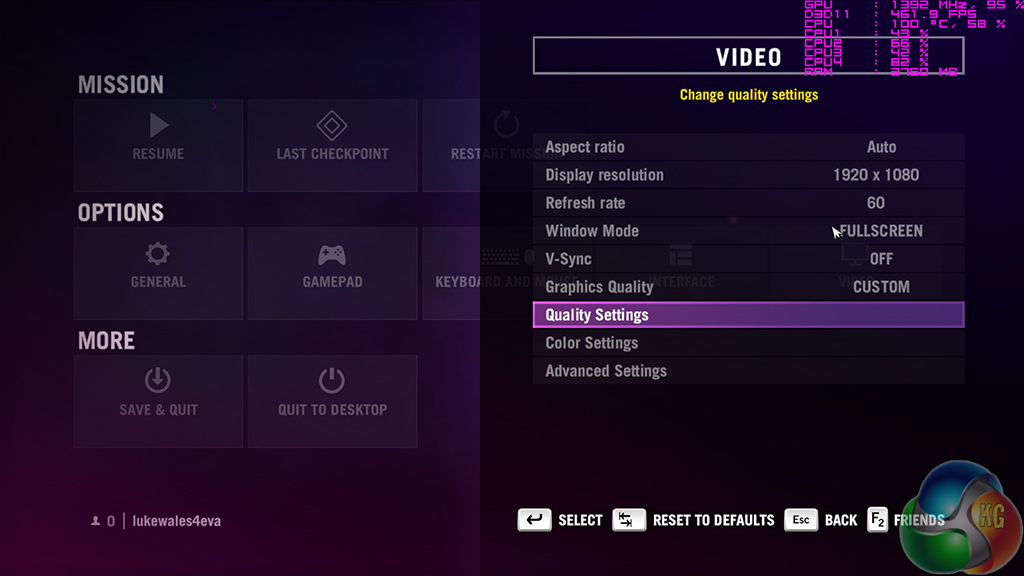Image resolution: width=1024 pixels, height=576 pixels.
Task: Open General options
Action: coord(158,273)
